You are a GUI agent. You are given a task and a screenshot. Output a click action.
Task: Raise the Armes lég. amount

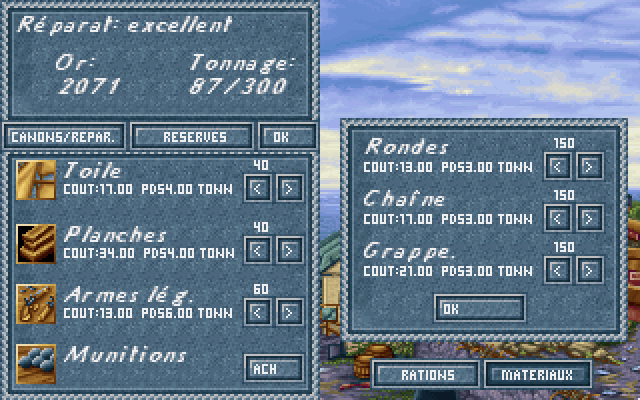289,311
